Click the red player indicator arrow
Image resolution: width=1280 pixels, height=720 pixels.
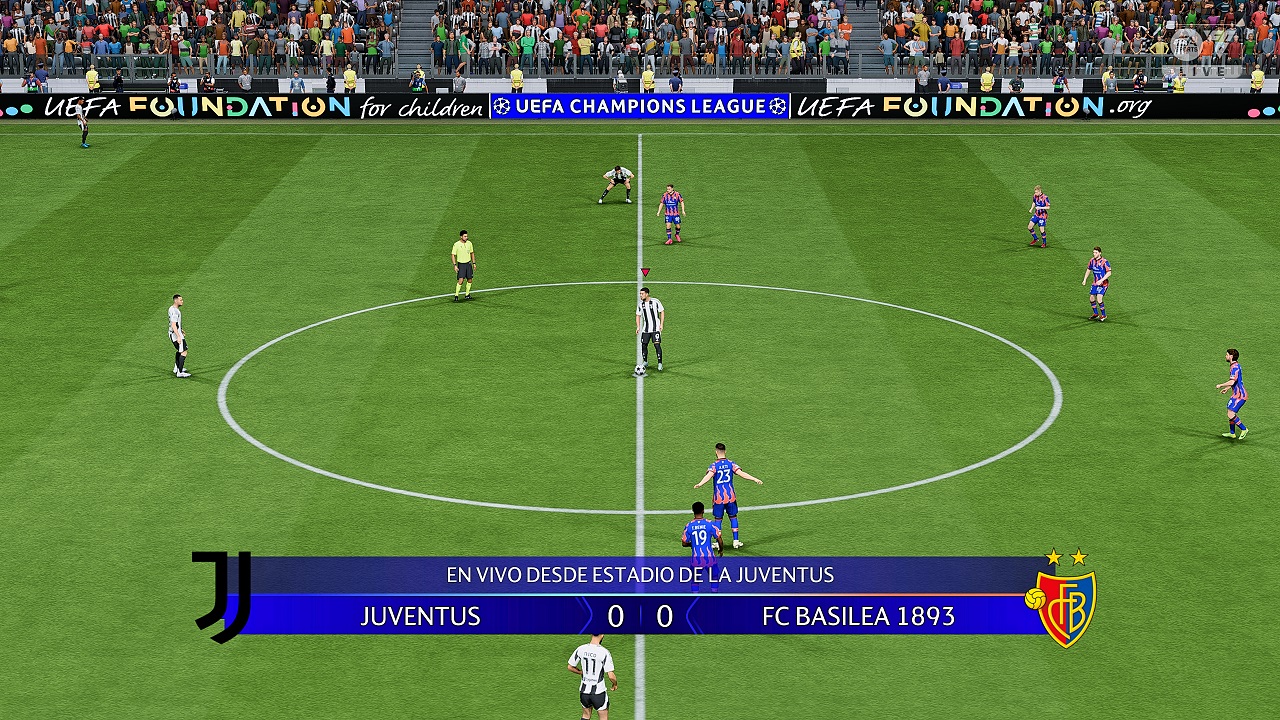[x=644, y=271]
